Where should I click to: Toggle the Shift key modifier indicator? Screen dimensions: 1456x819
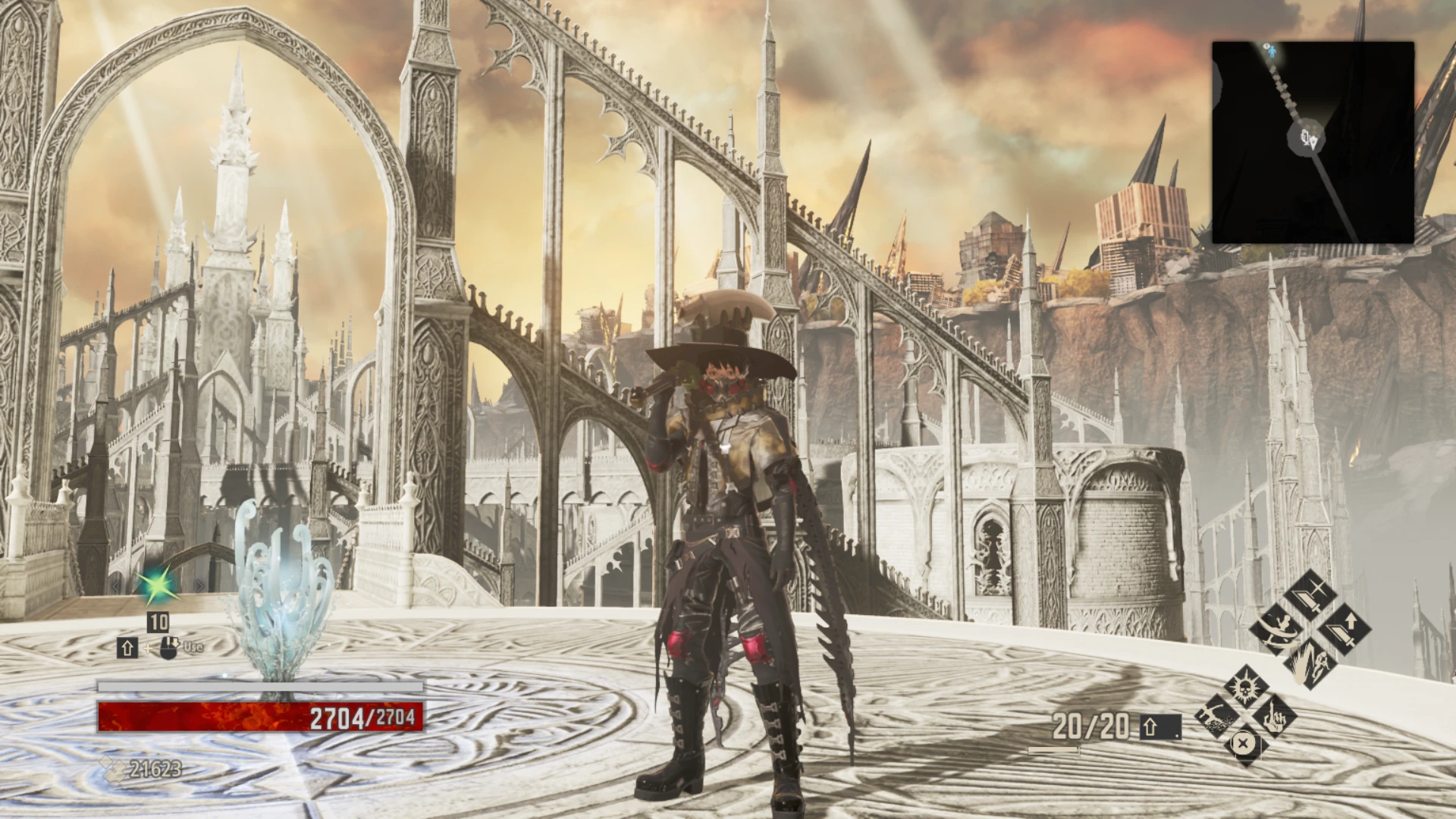(x=128, y=648)
